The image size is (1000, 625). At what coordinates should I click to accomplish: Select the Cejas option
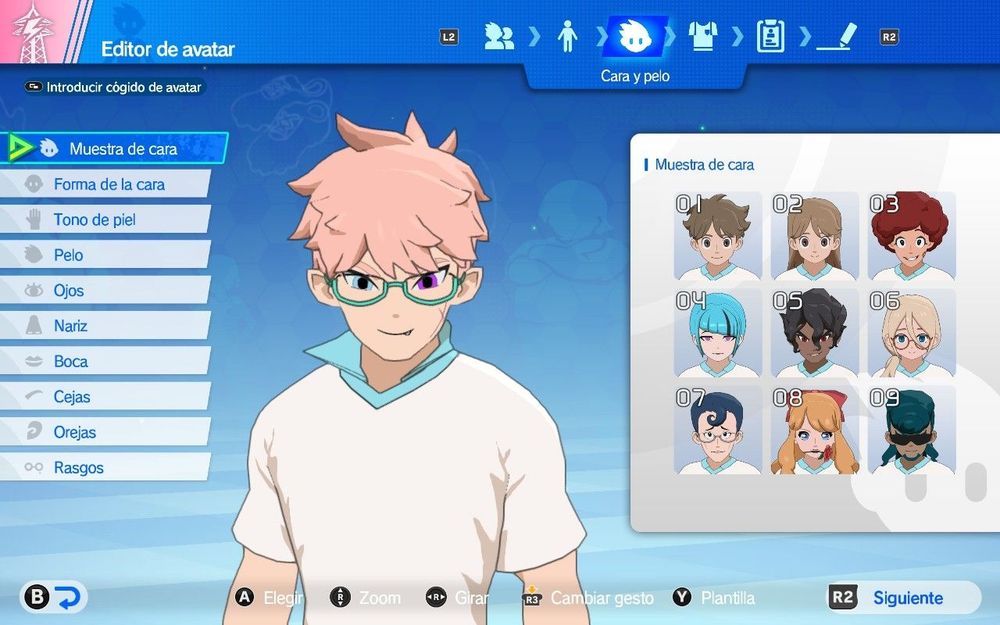[72, 397]
